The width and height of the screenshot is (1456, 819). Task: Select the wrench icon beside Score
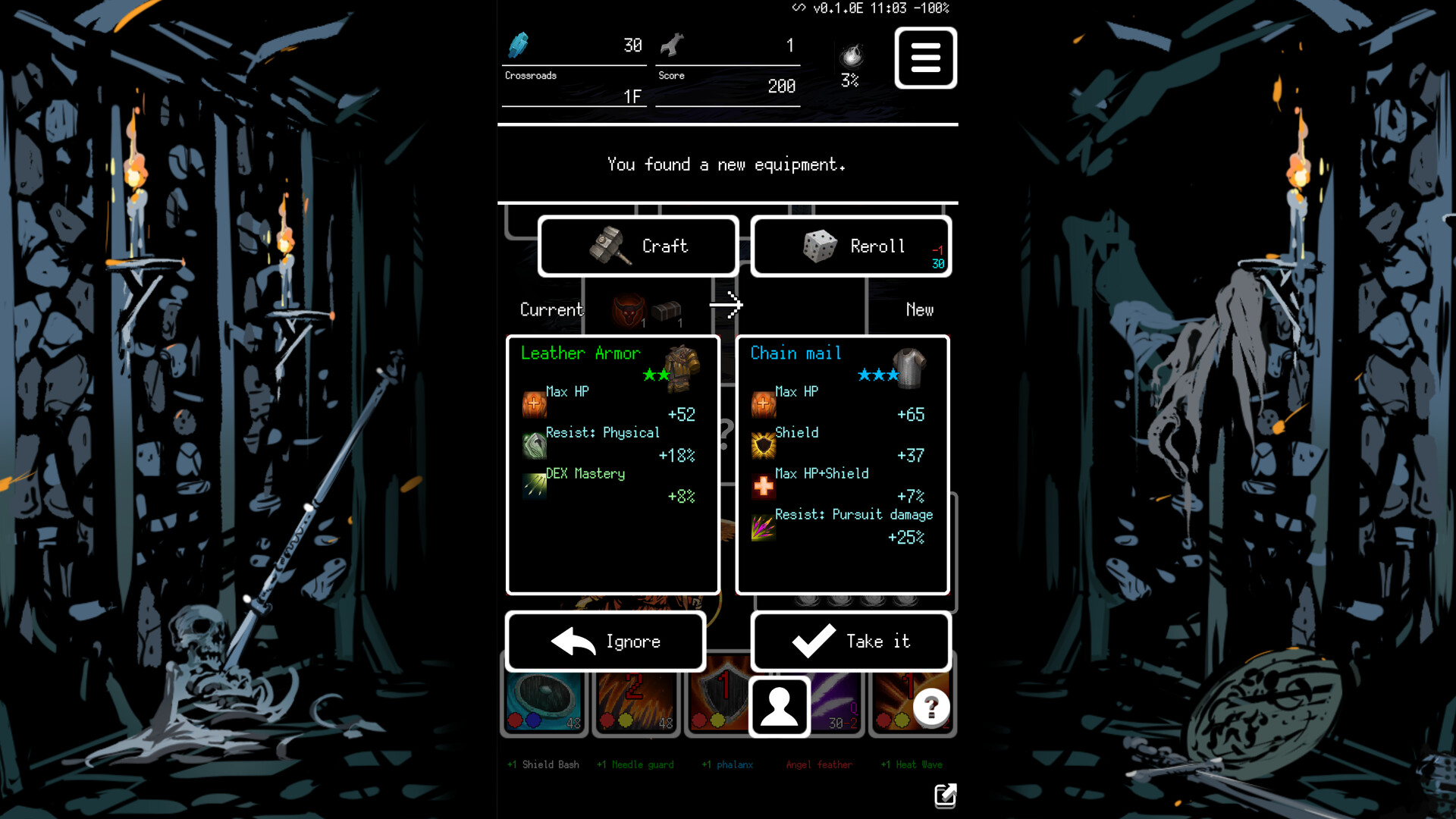[x=673, y=44]
